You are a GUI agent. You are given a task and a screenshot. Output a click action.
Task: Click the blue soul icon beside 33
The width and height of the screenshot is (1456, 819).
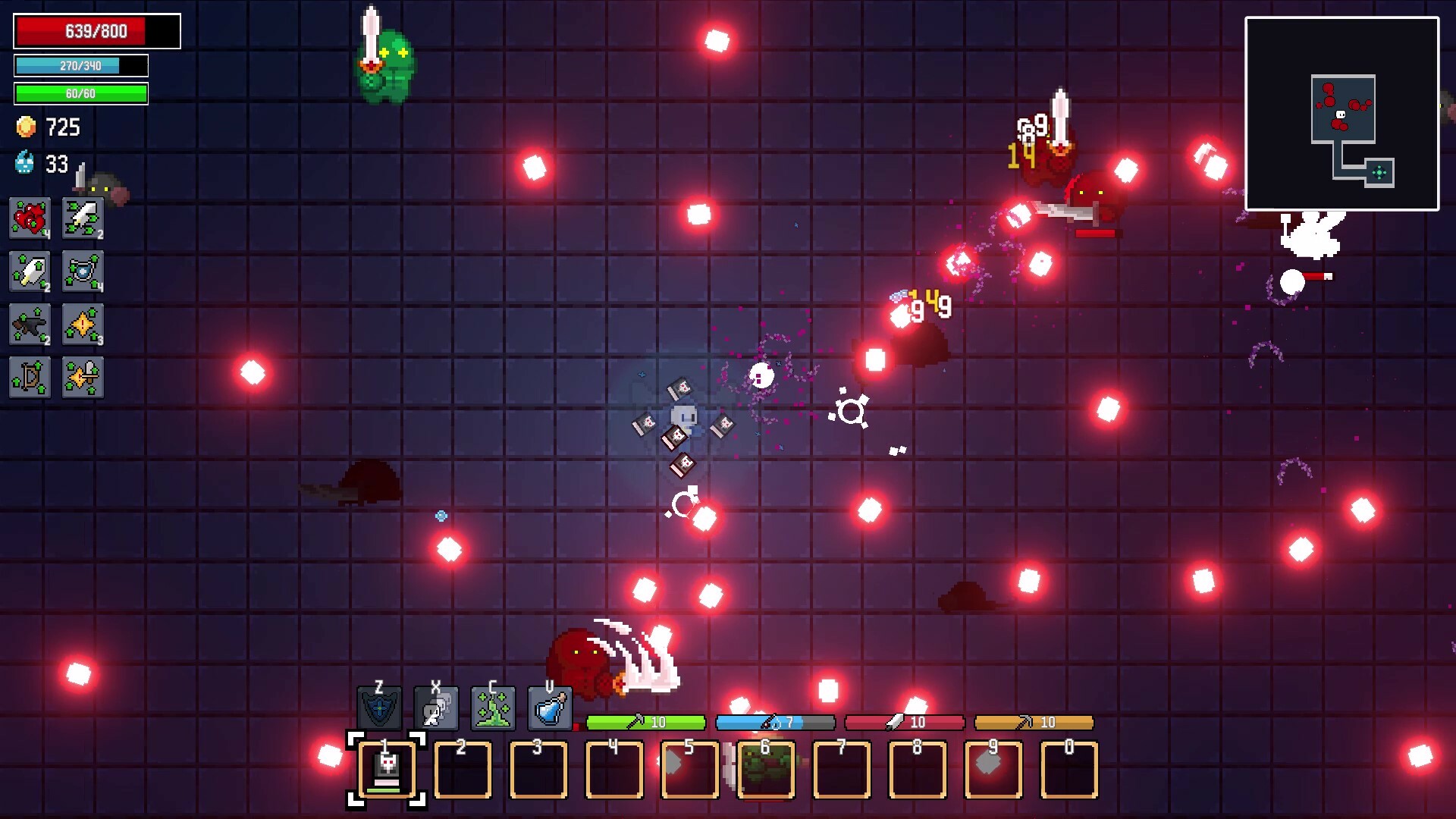[x=23, y=162]
